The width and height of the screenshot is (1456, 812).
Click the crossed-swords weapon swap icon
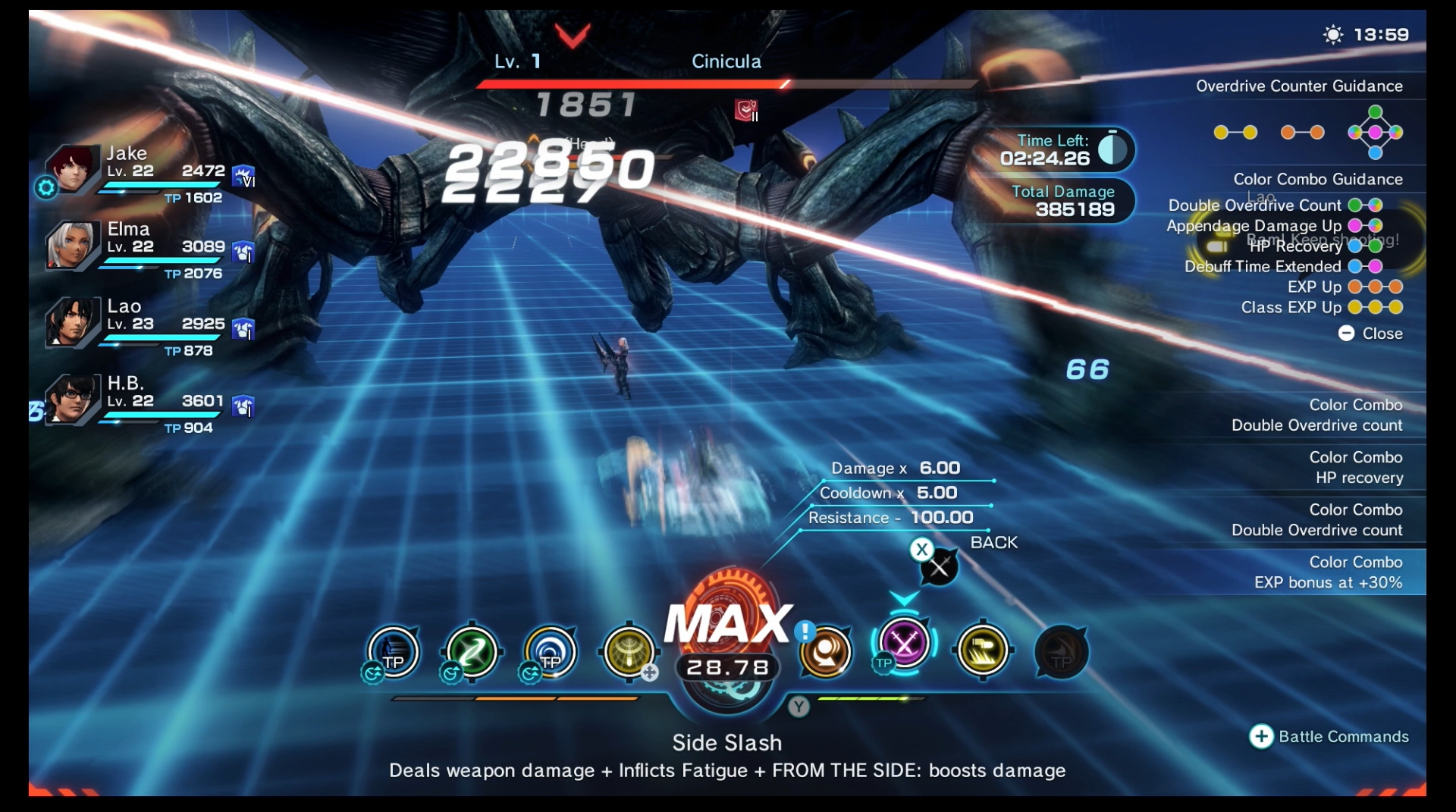click(939, 566)
